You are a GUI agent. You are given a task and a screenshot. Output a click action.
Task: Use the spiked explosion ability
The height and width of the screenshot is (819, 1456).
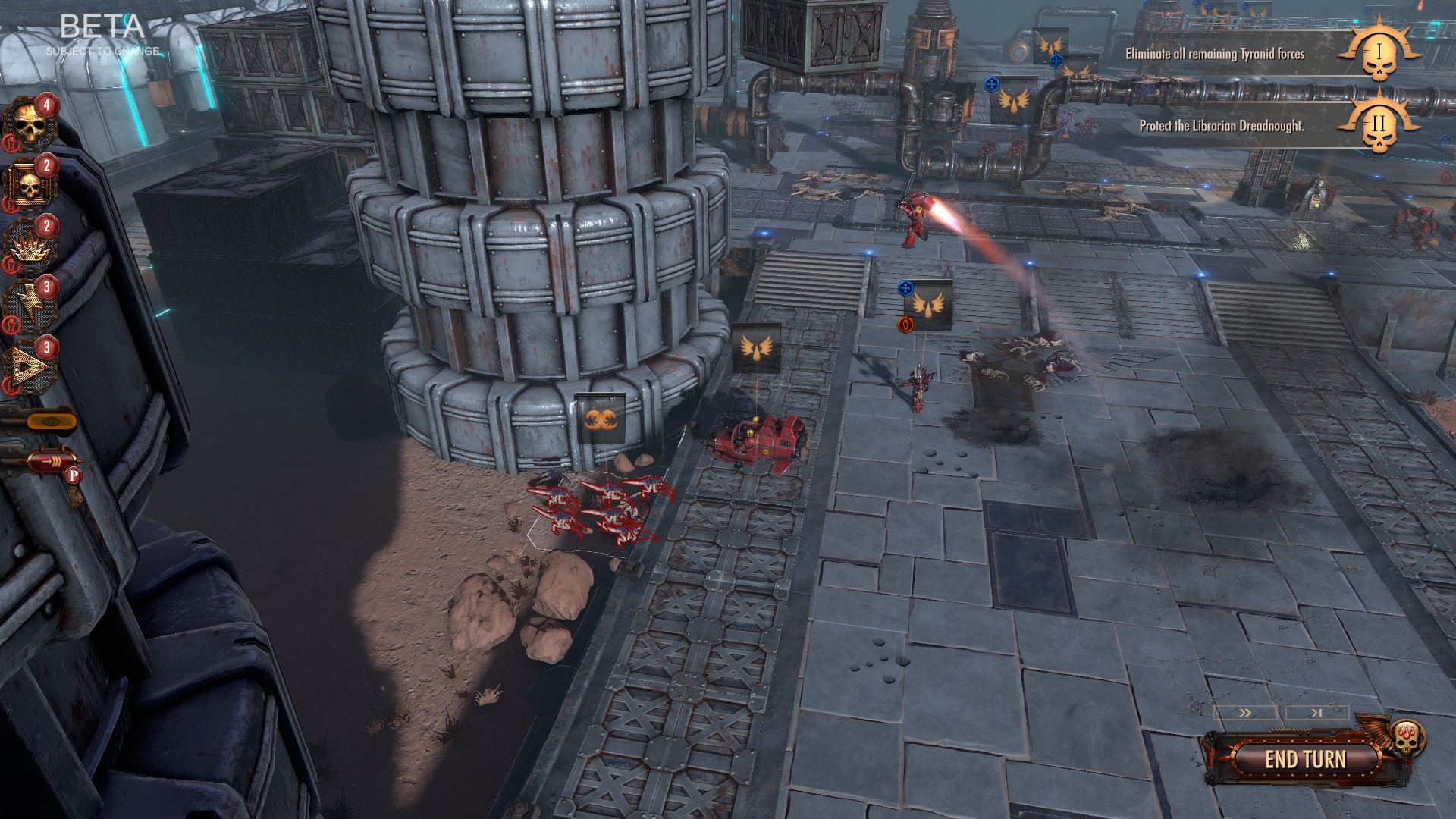tap(32, 245)
